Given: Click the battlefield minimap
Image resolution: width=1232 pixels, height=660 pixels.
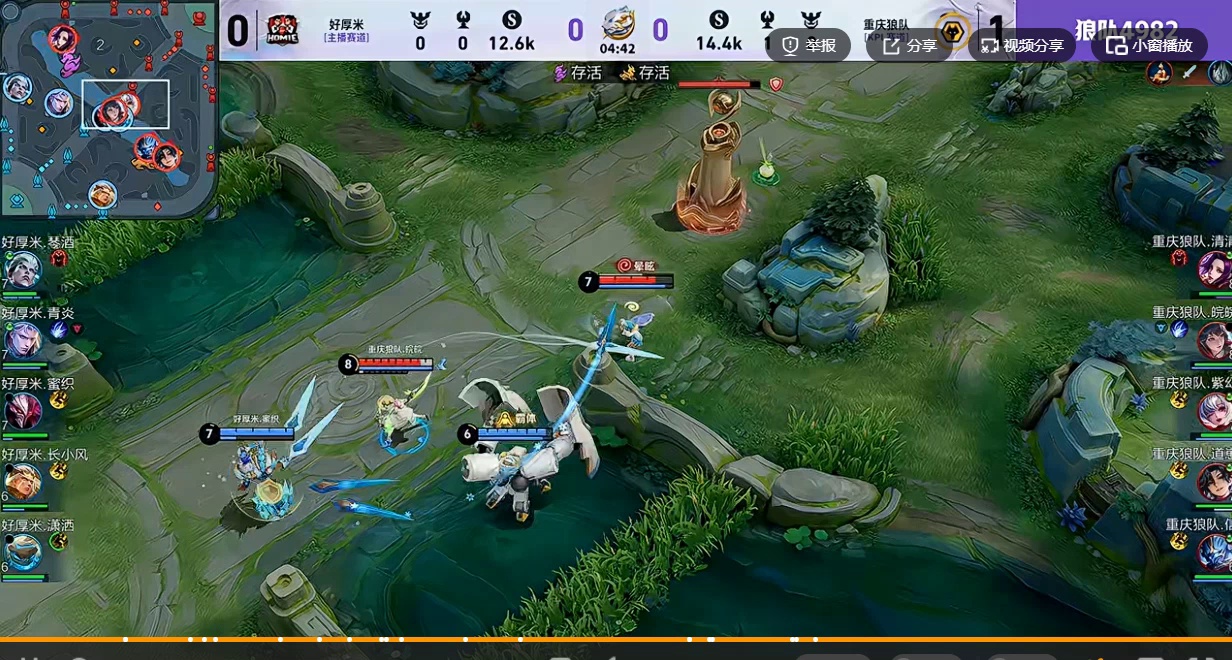Looking at the screenshot, I should click(x=108, y=108).
